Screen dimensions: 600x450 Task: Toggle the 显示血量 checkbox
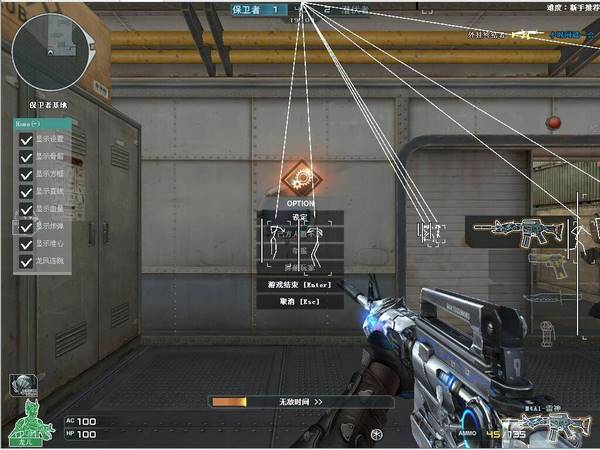[x=26, y=209]
